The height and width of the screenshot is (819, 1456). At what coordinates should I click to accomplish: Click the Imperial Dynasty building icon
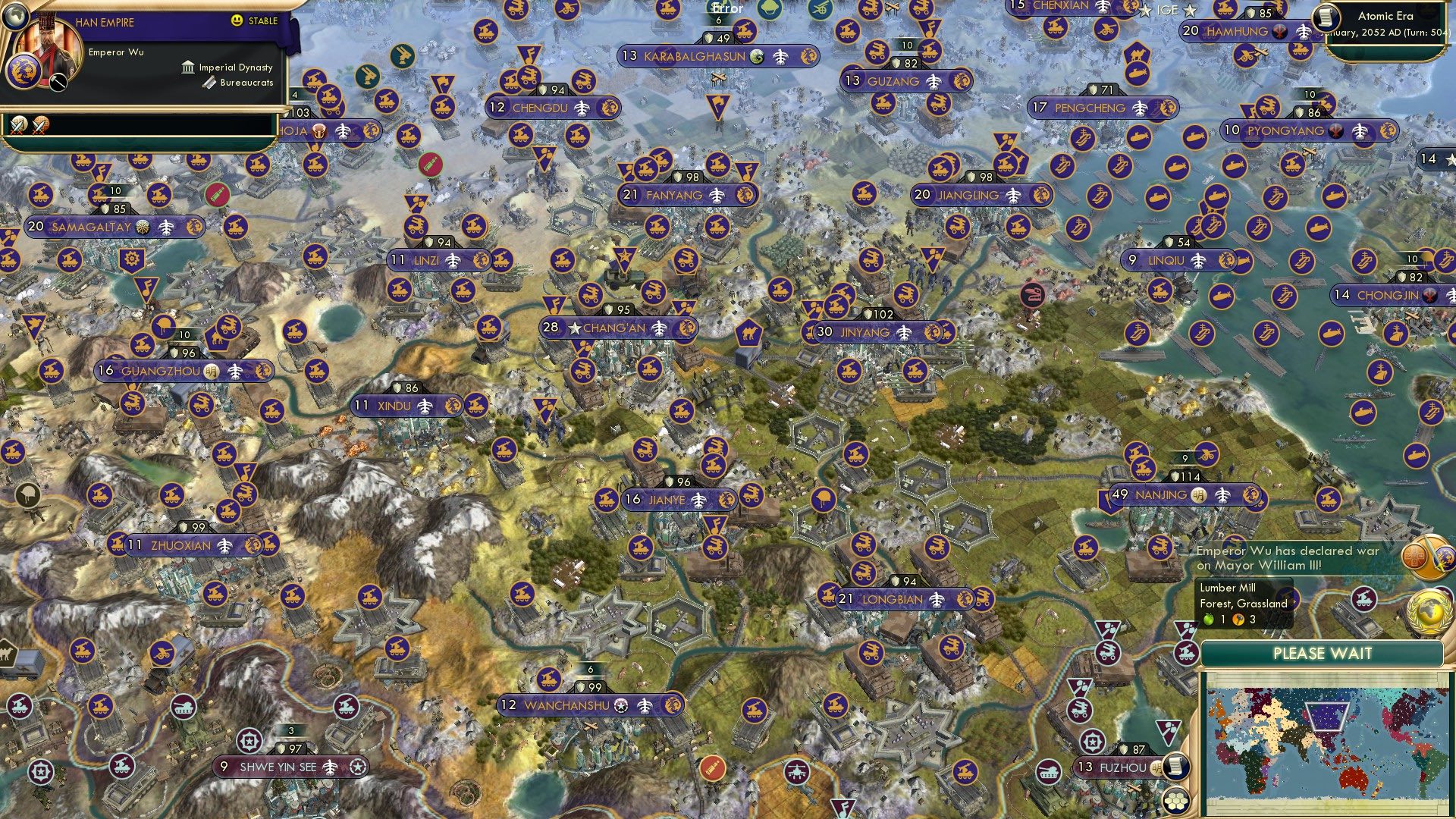coord(187,67)
